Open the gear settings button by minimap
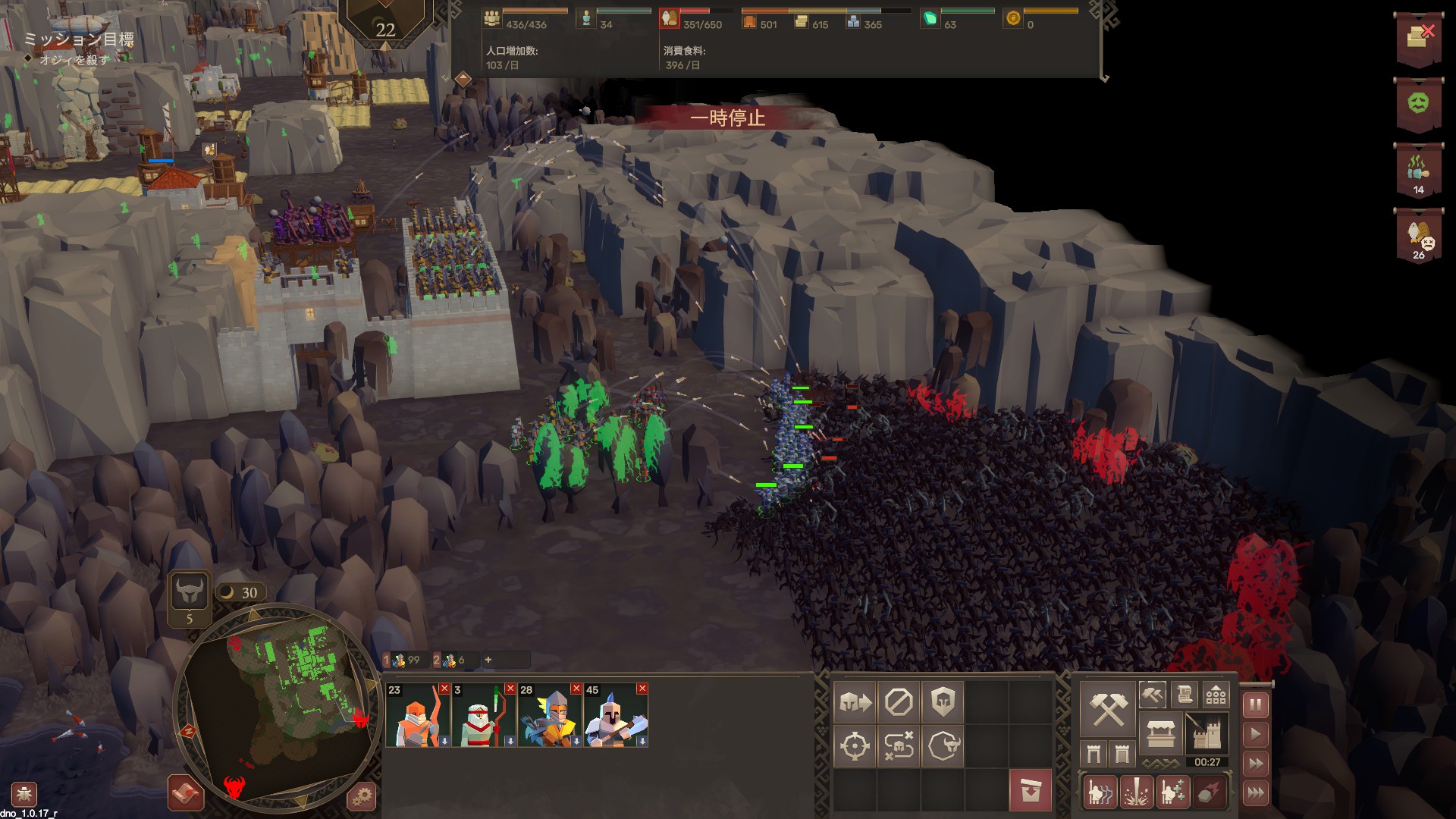 click(x=362, y=796)
